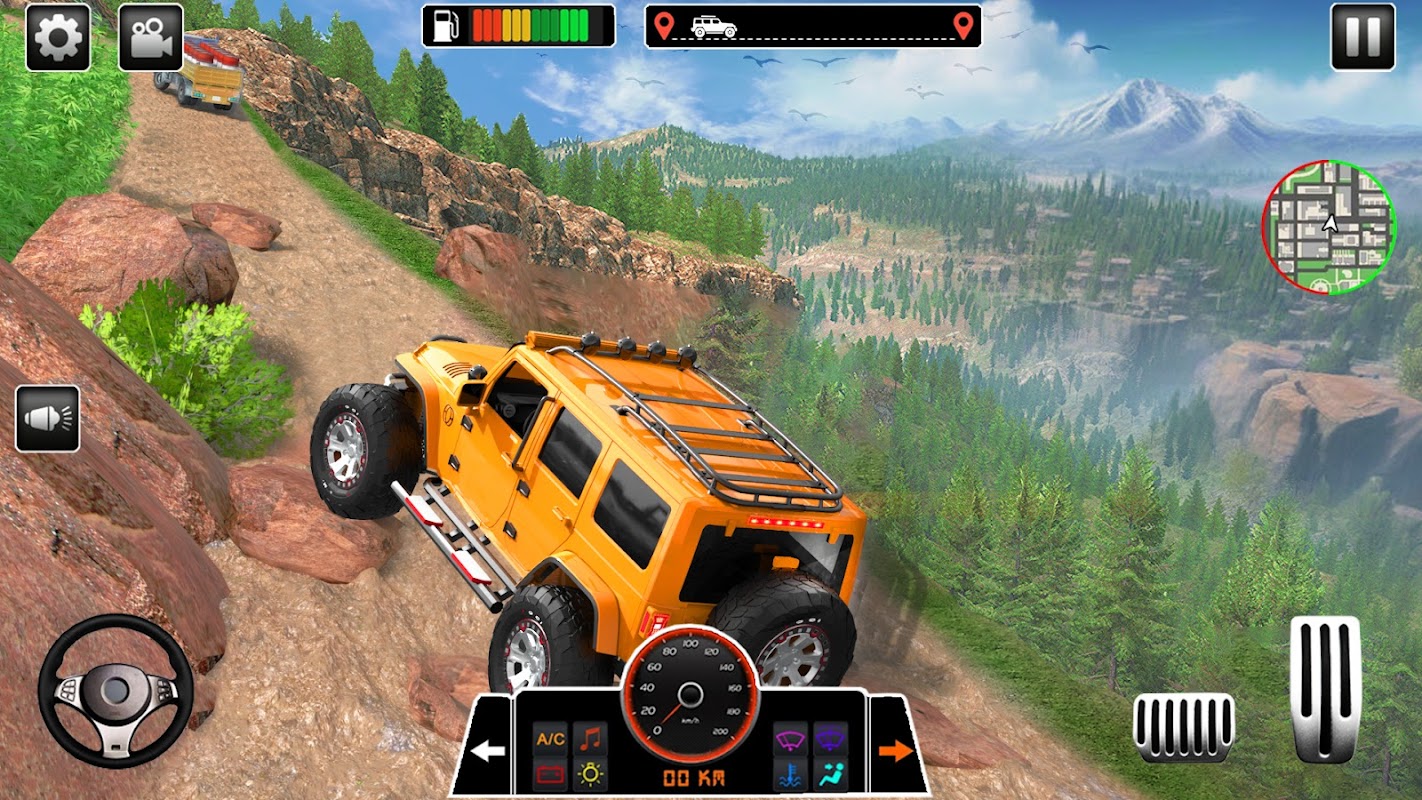Step on the tall gas pedal
Screen dimensions: 1422x800
(x=1325, y=689)
